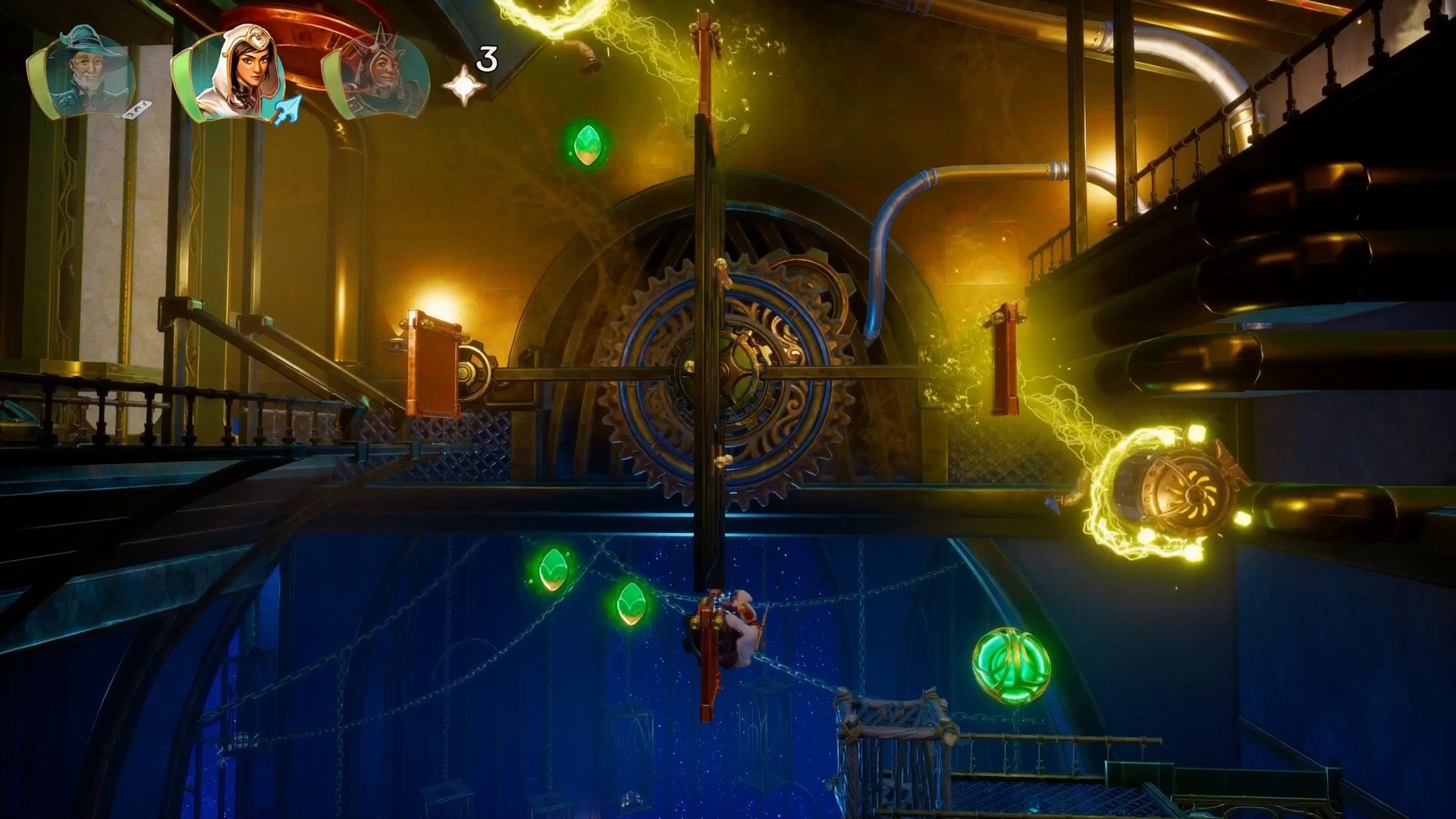
Task: Select the wizard character portrait
Action: click(85, 74)
